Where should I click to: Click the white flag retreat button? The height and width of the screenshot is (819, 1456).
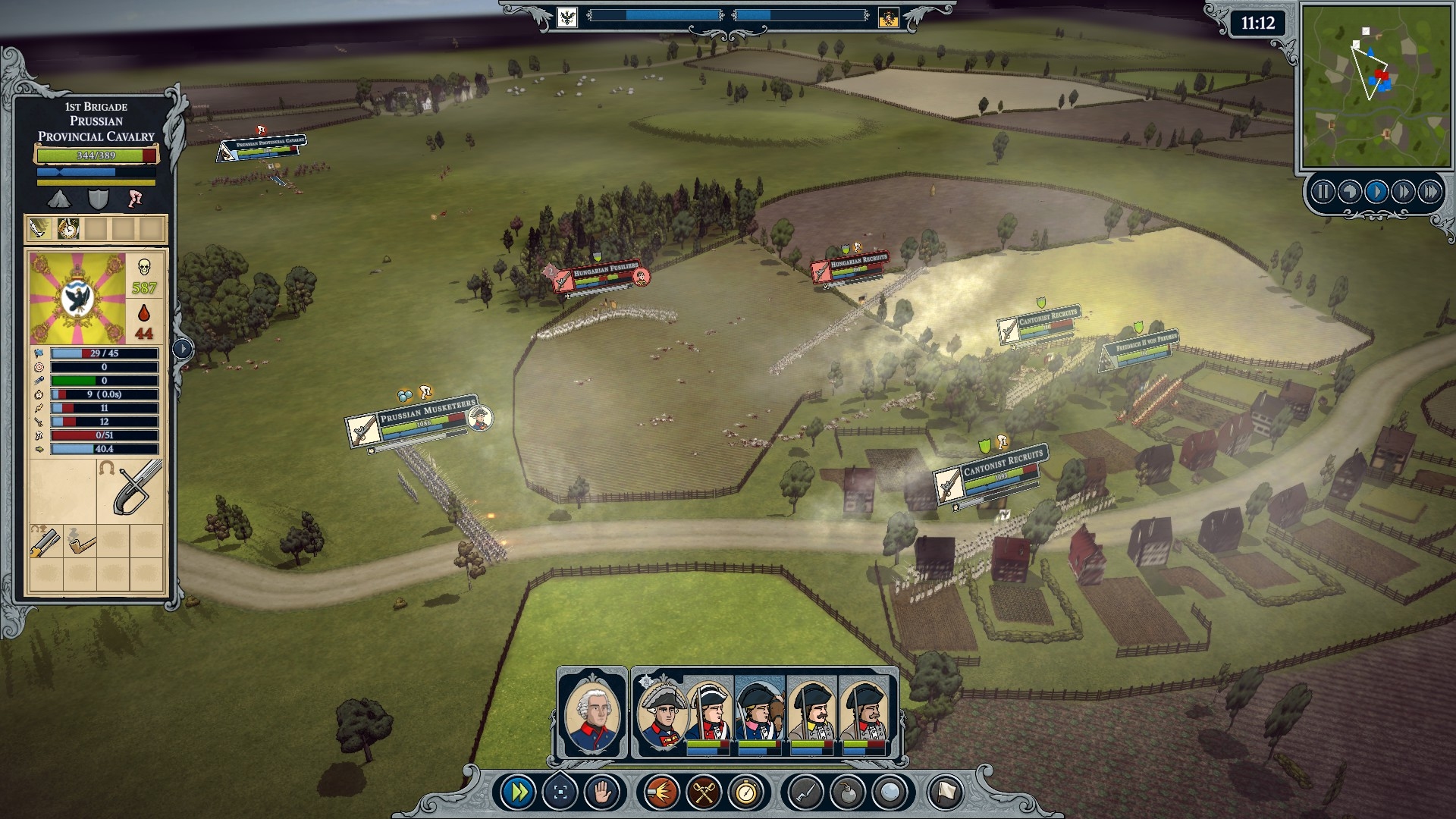944,793
